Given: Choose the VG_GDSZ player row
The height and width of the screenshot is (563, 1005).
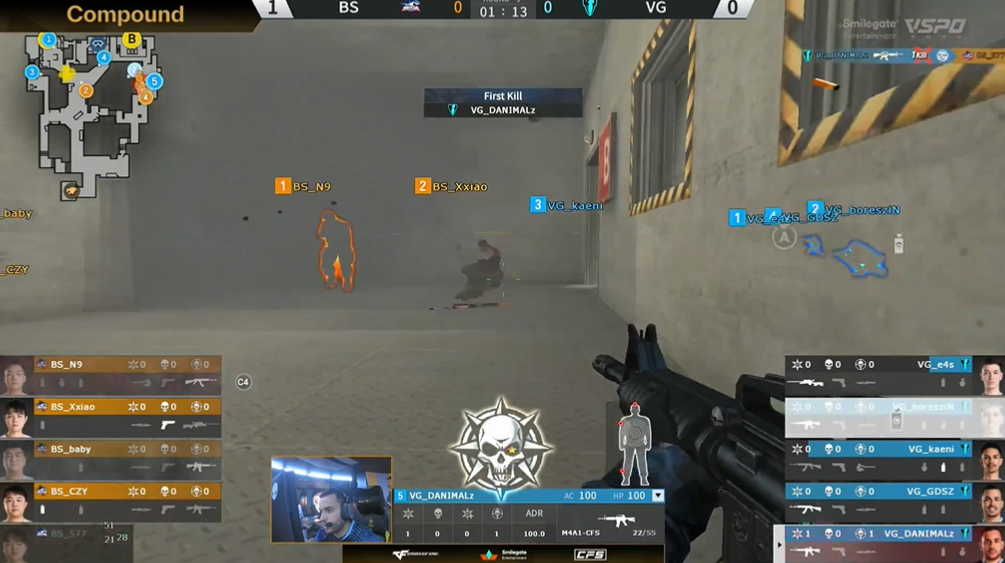Looking at the screenshot, I should pos(880,500).
